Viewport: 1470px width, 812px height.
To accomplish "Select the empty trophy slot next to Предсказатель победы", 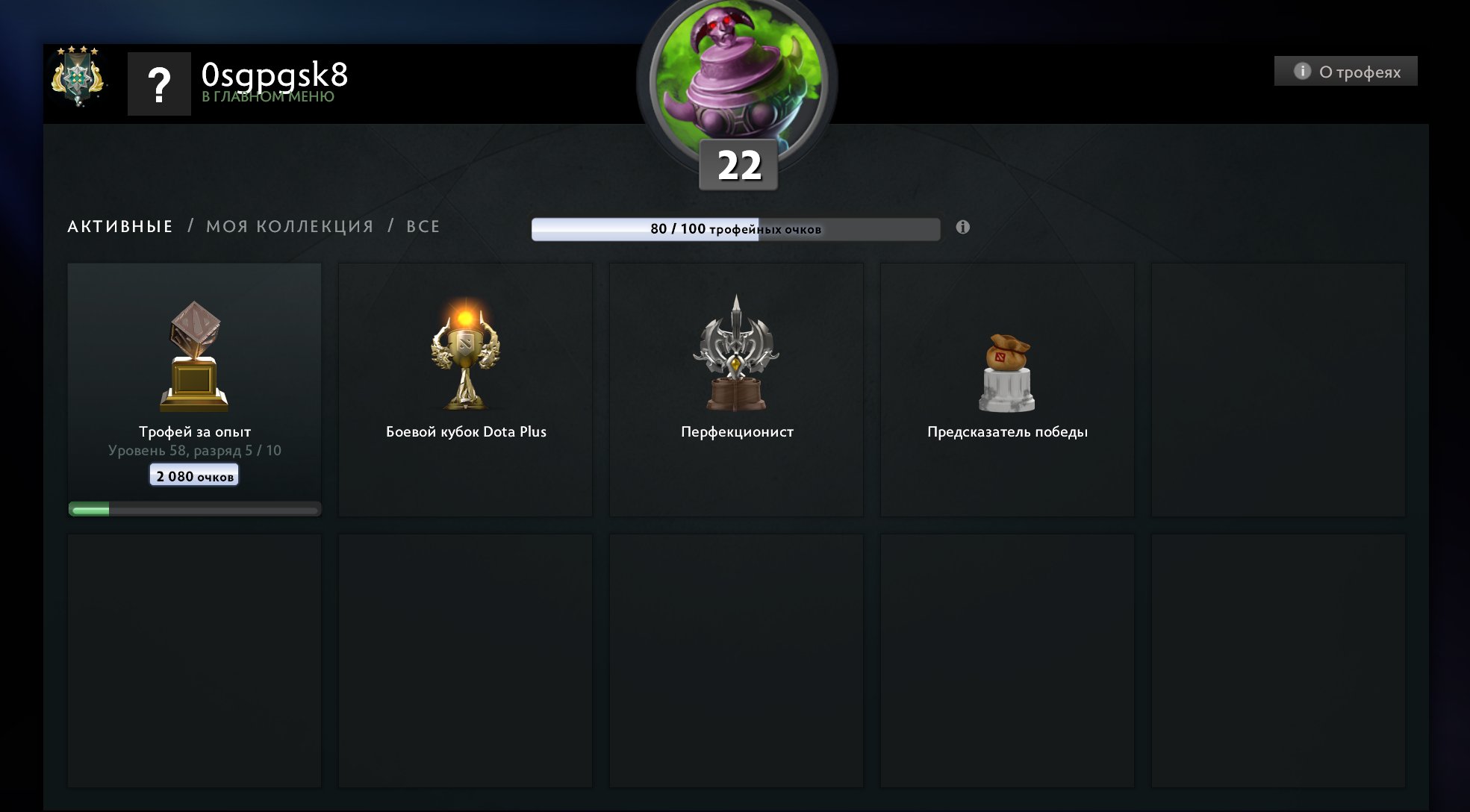I will click(1280, 388).
